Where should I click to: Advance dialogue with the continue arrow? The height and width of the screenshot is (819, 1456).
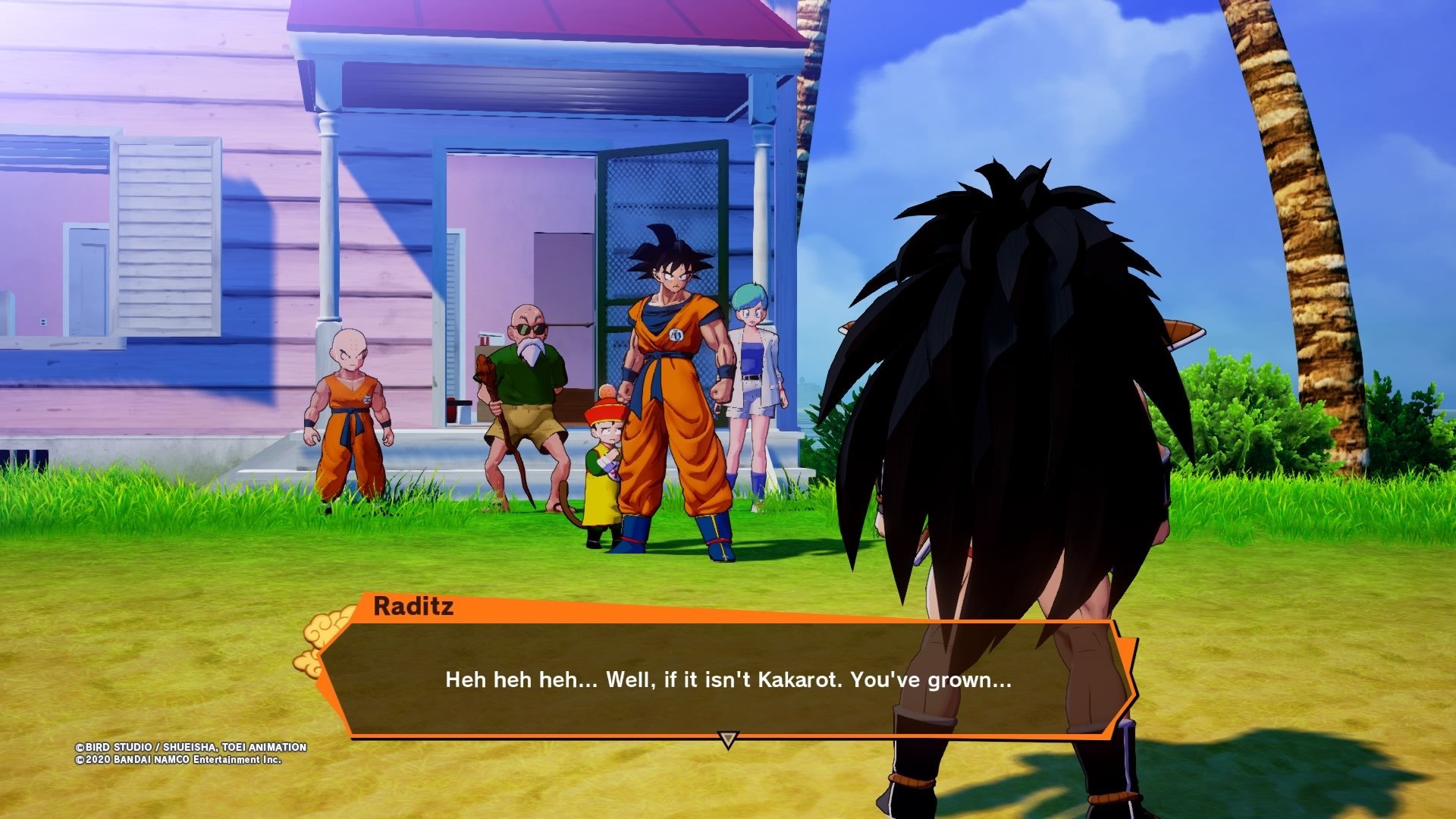click(x=728, y=739)
